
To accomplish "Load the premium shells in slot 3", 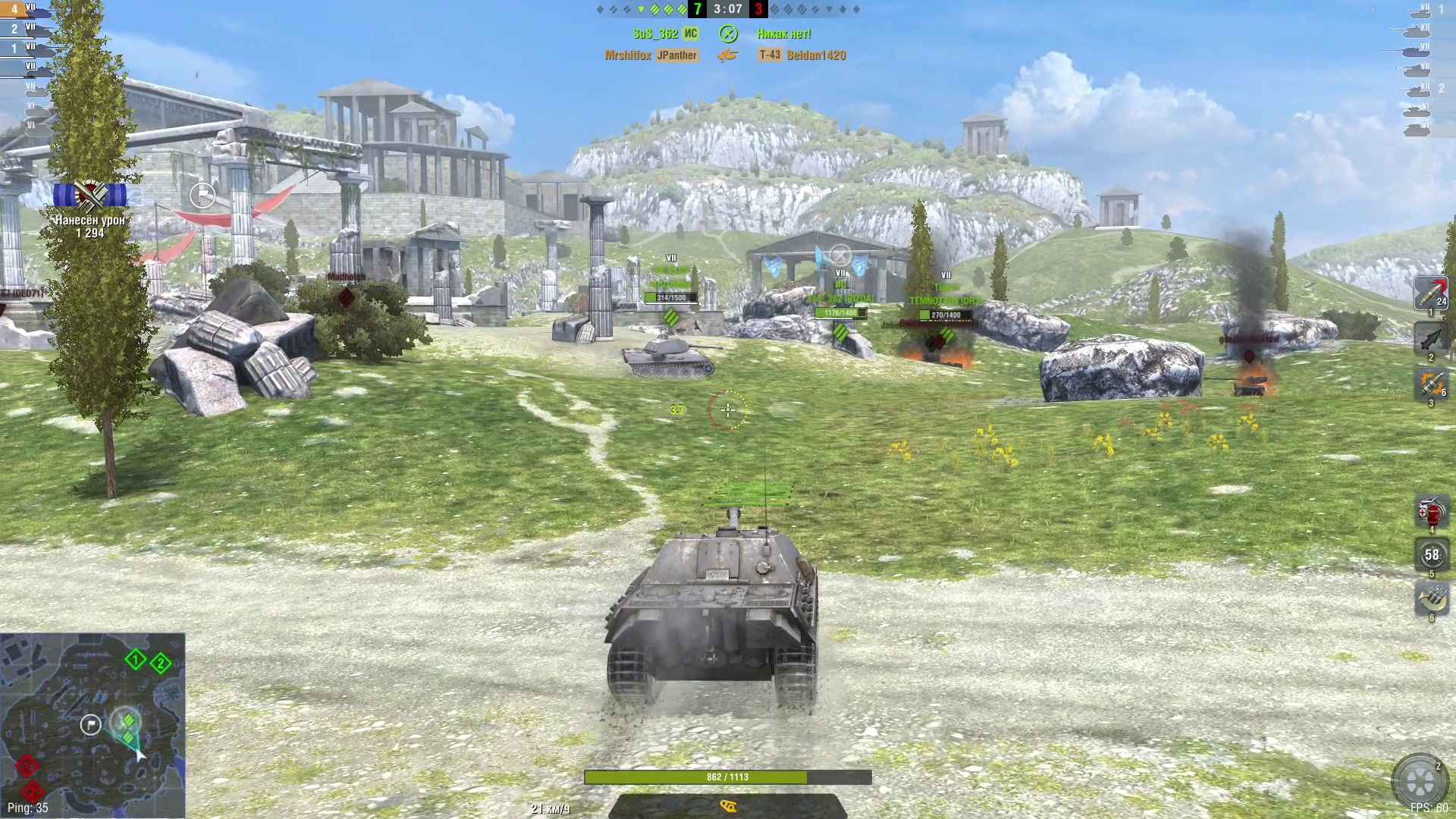I will 1430,383.
